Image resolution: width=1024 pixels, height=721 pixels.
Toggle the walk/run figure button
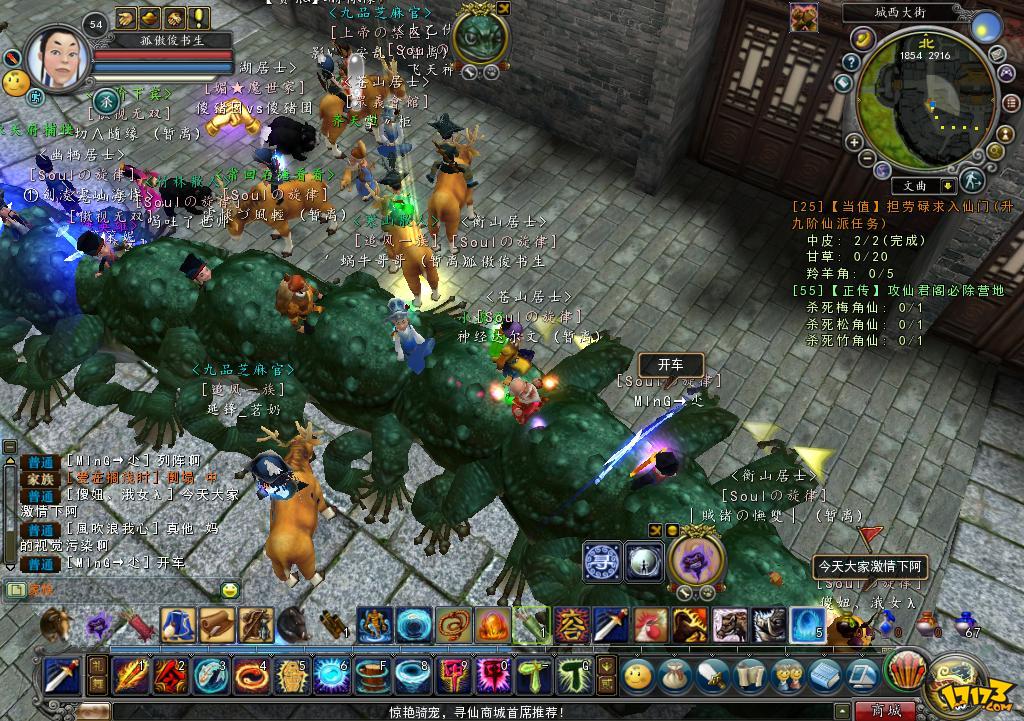(x=971, y=180)
